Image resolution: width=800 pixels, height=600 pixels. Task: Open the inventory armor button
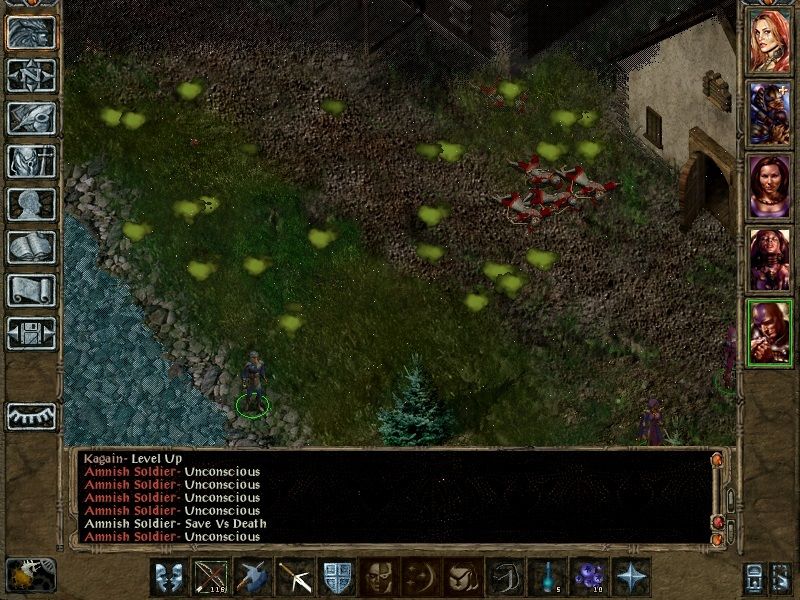31,161
